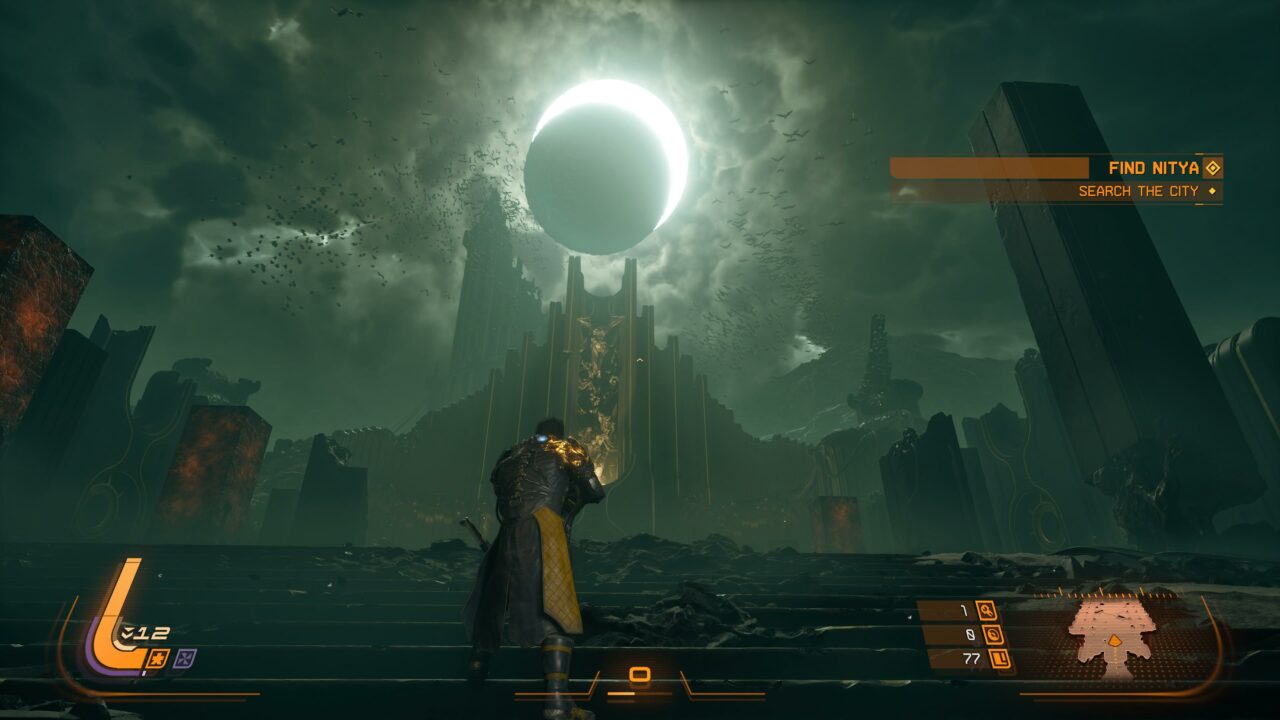Activate the orange star ability icon
Screen dimensions: 1280x720
click(158, 657)
